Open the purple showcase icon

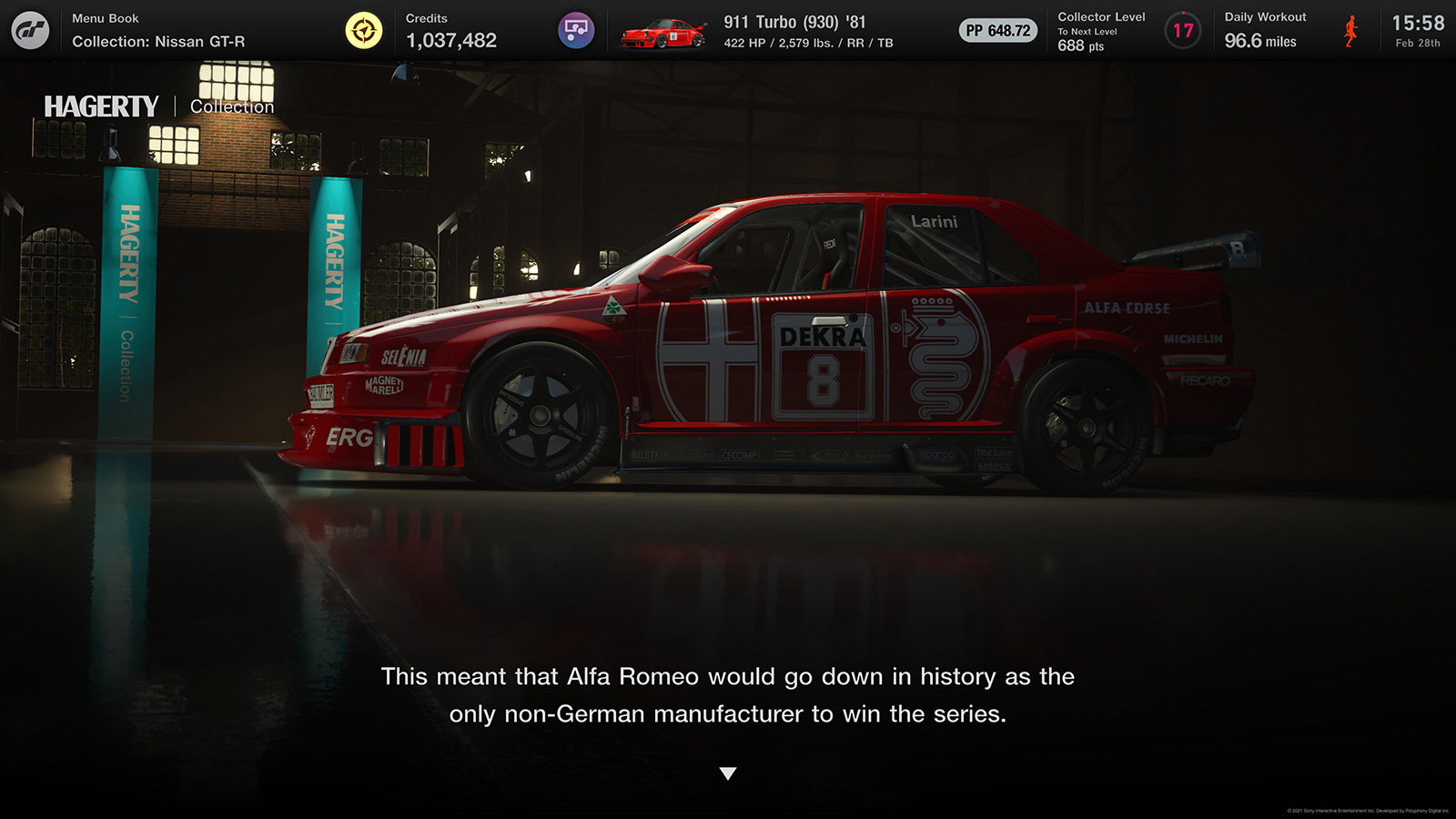[575, 31]
